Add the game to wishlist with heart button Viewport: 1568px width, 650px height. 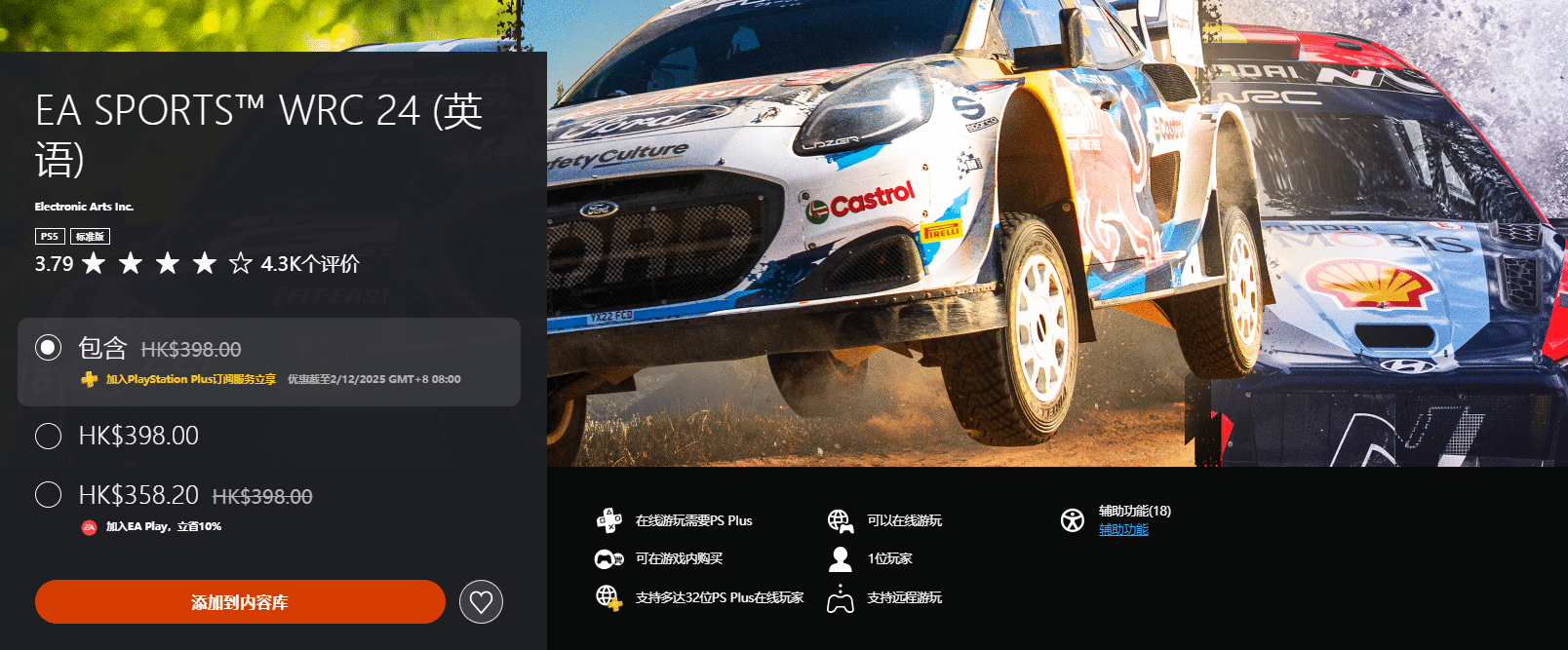481,602
